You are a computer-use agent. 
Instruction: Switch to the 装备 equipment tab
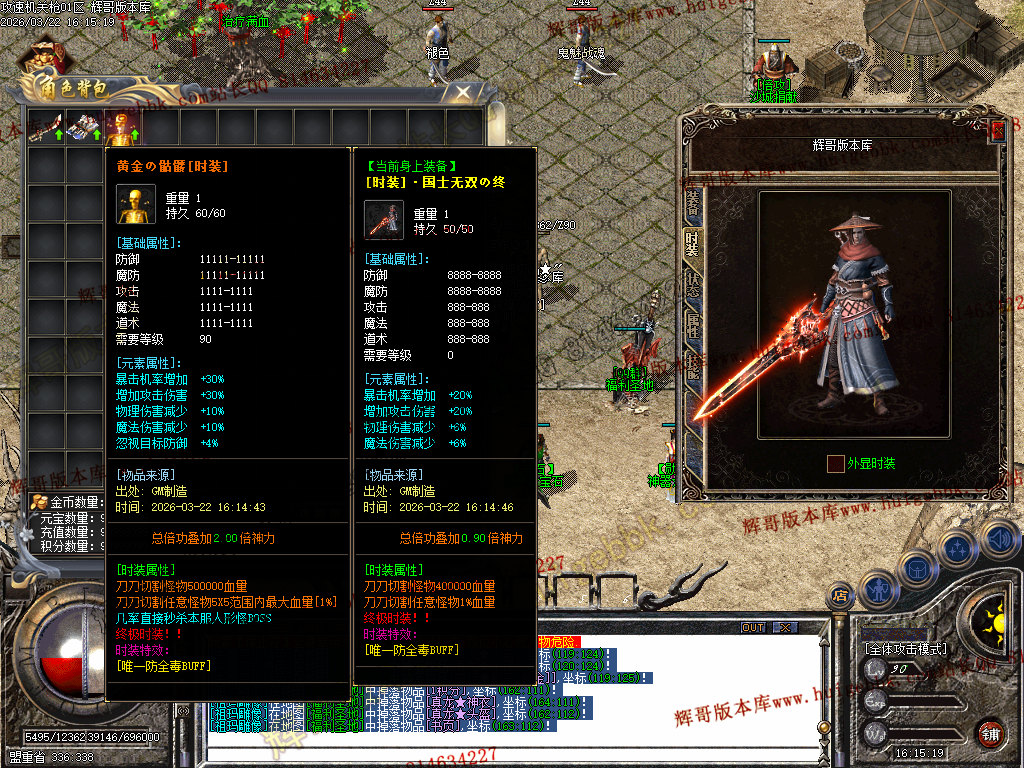click(x=692, y=203)
